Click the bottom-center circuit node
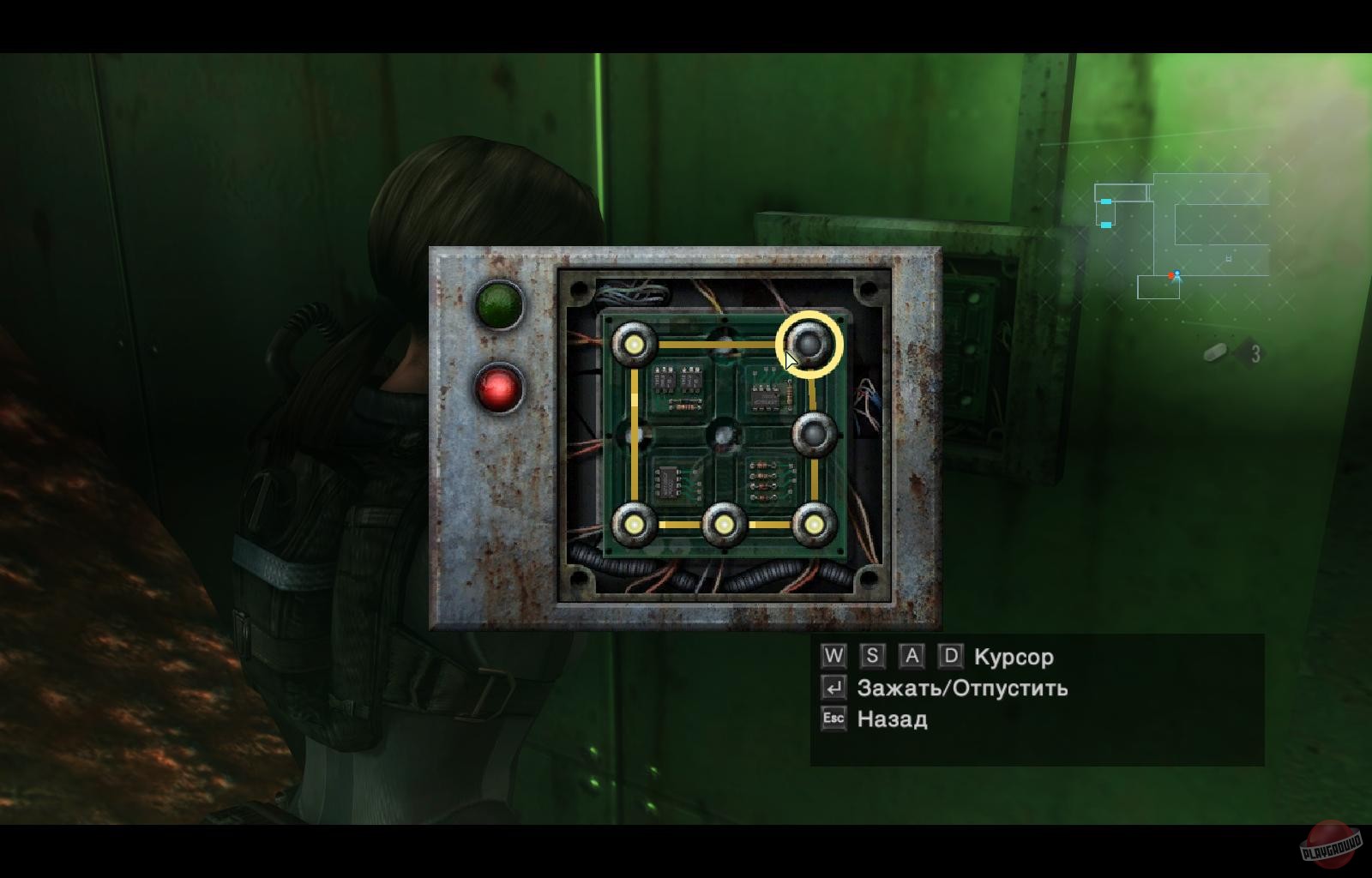The height and width of the screenshot is (878, 1372). [725, 523]
